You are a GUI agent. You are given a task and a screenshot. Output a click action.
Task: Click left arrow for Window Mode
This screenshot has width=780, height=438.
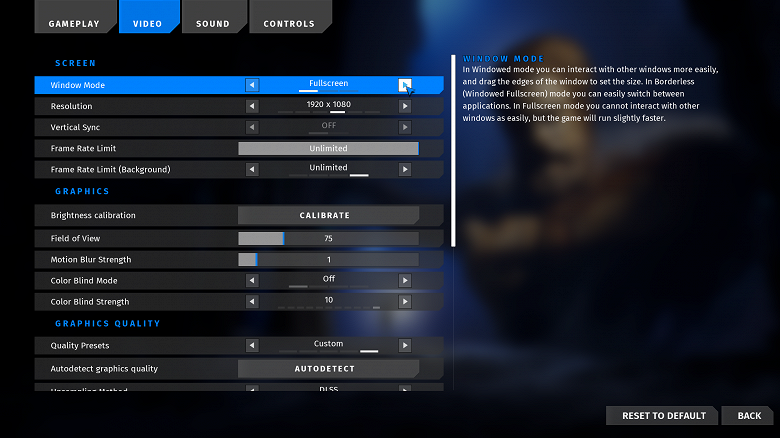252,86
